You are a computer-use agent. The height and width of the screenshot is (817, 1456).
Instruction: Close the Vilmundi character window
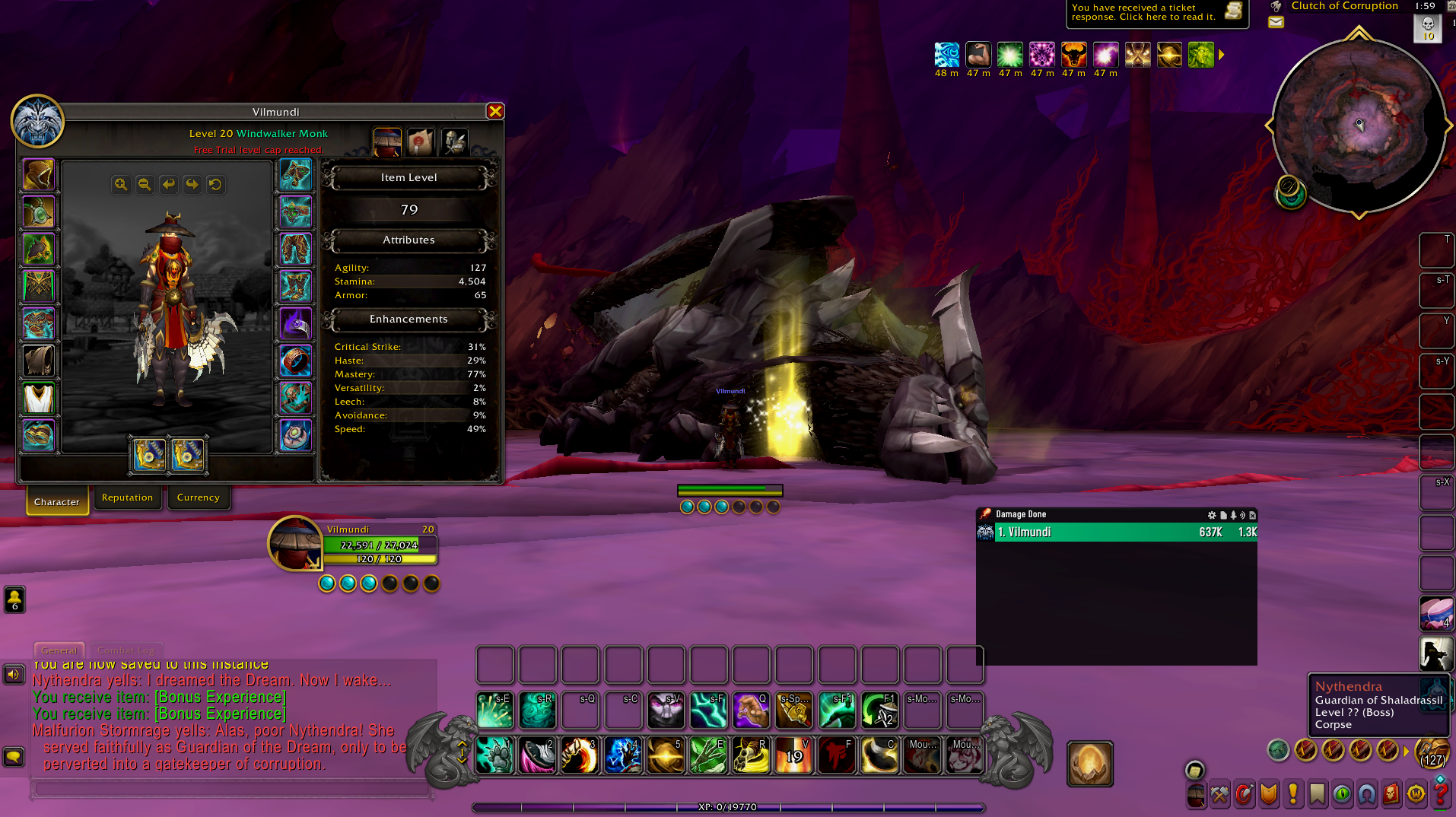pos(495,112)
